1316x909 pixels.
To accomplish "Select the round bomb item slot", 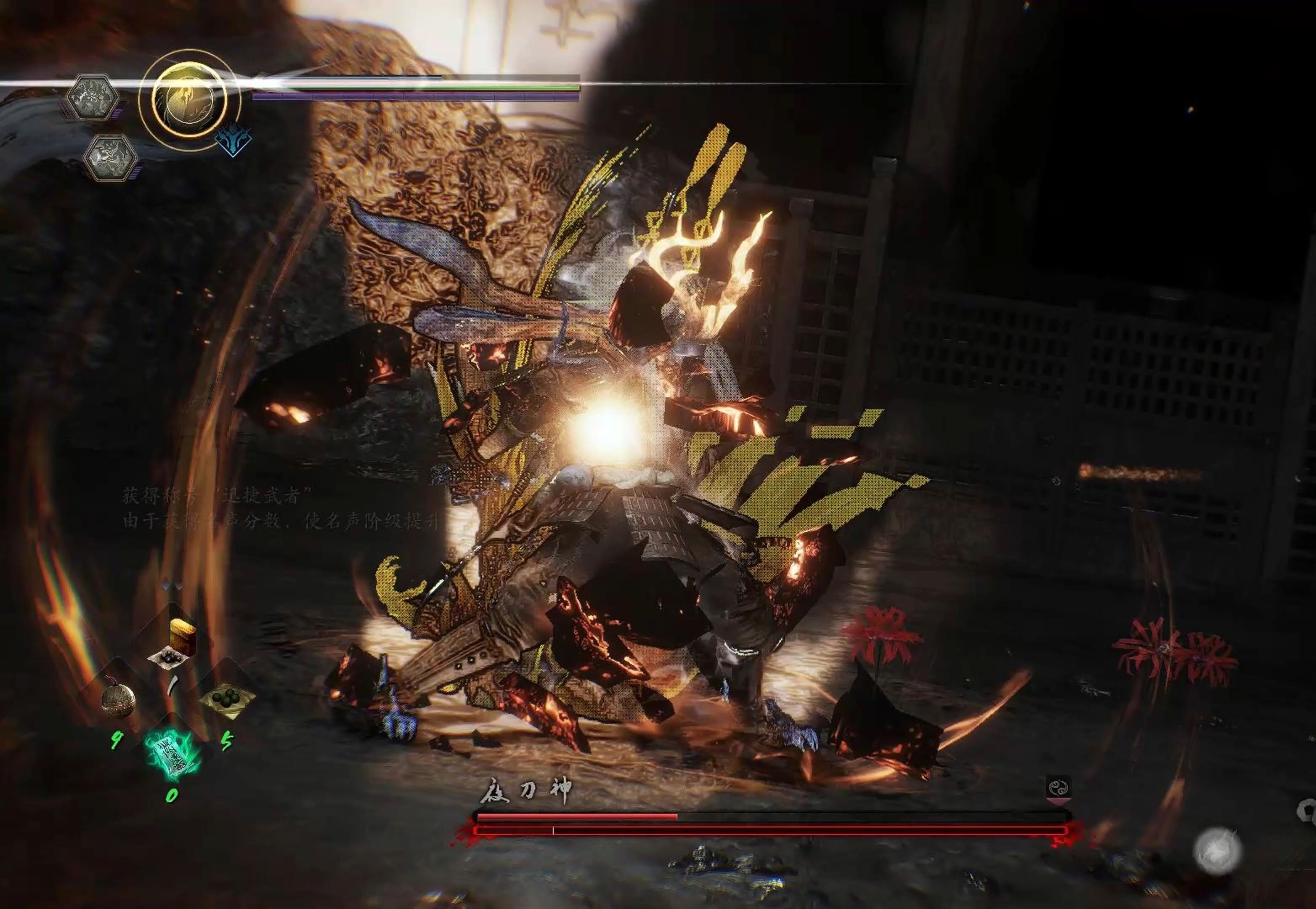I will [119, 701].
